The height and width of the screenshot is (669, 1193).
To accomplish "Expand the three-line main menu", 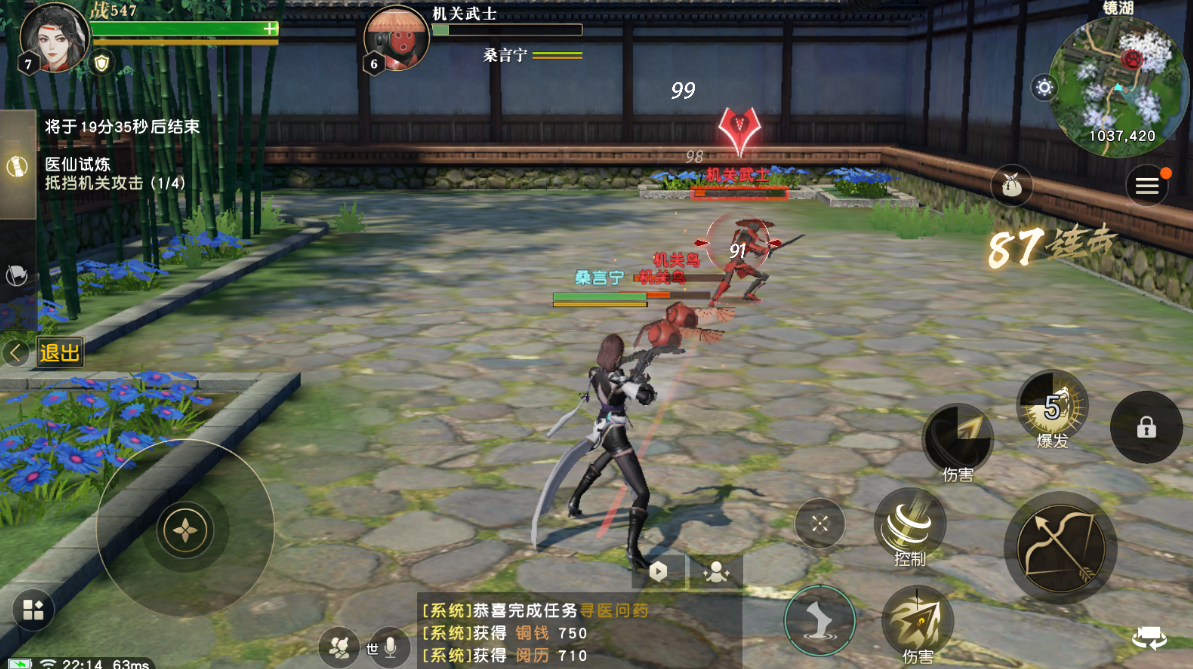I will 1146,186.
